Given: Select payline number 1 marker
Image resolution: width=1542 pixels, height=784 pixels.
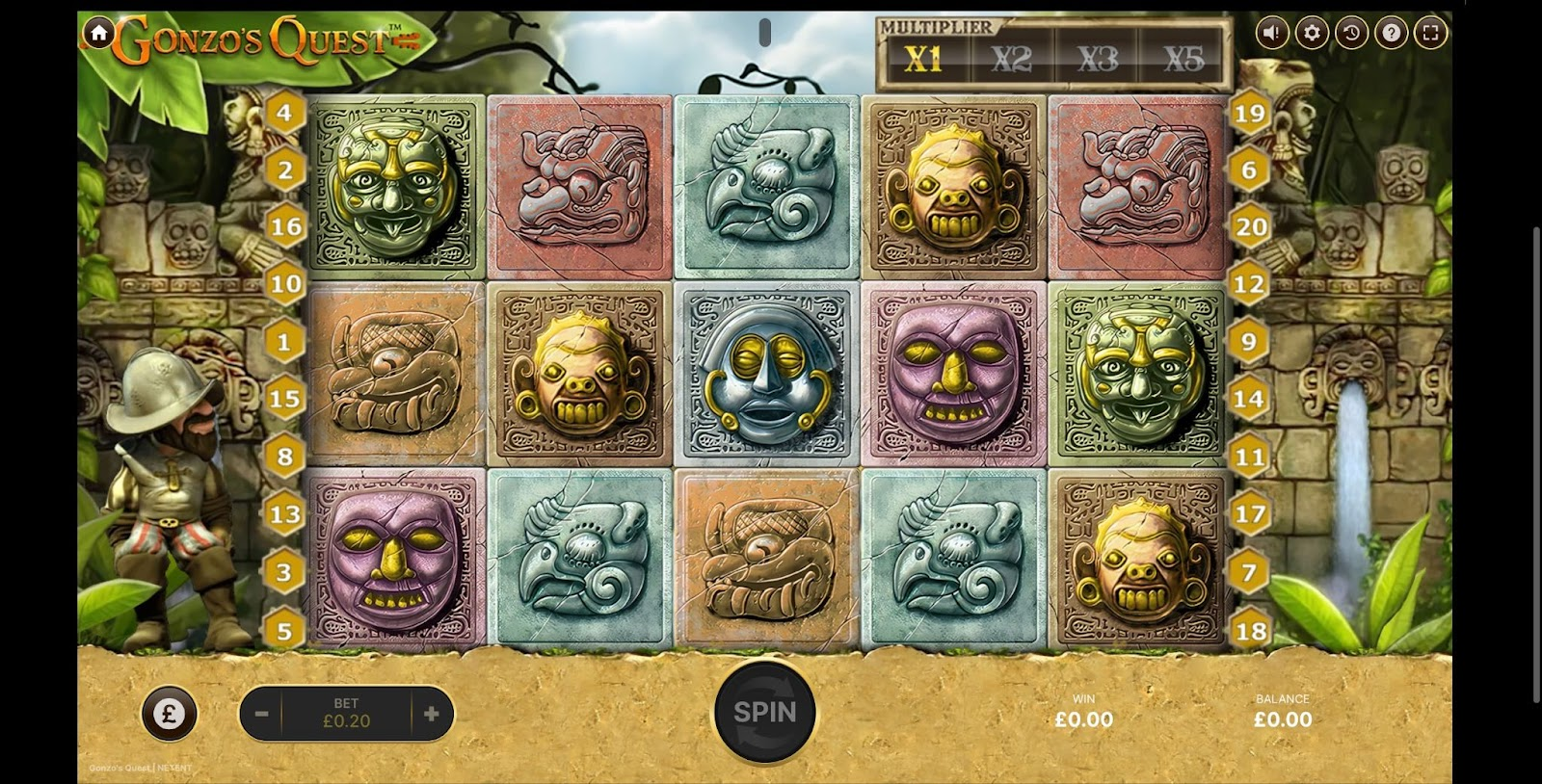Looking at the screenshot, I should click(x=284, y=342).
